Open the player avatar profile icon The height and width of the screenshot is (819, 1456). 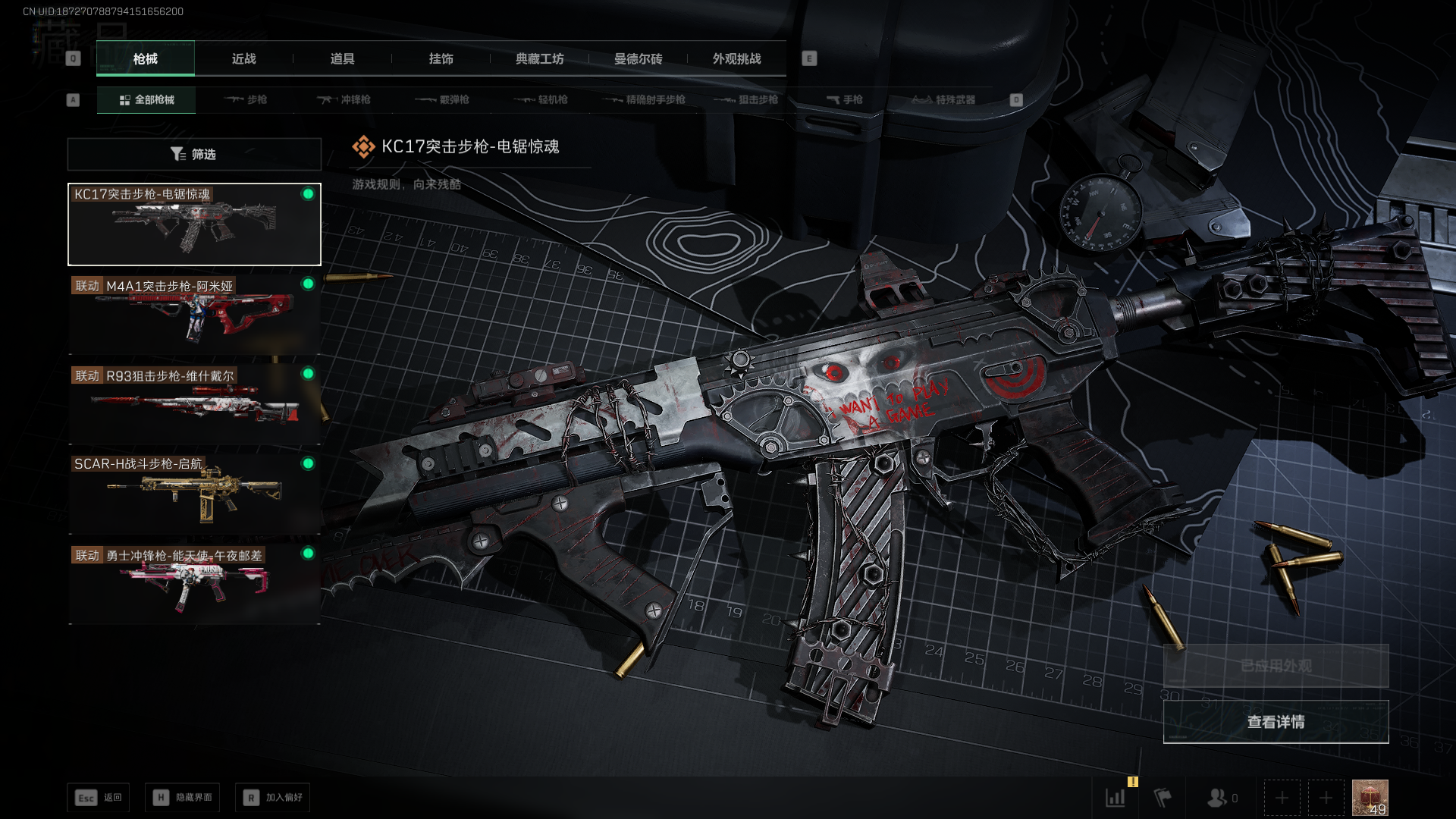1370,798
